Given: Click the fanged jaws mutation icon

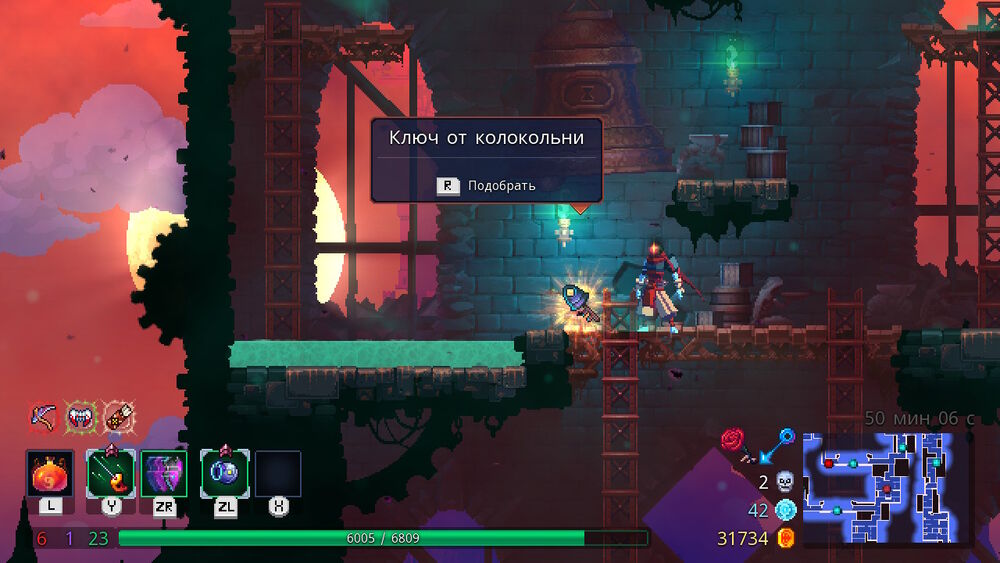Looking at the screenshot, I should point(80,415).
